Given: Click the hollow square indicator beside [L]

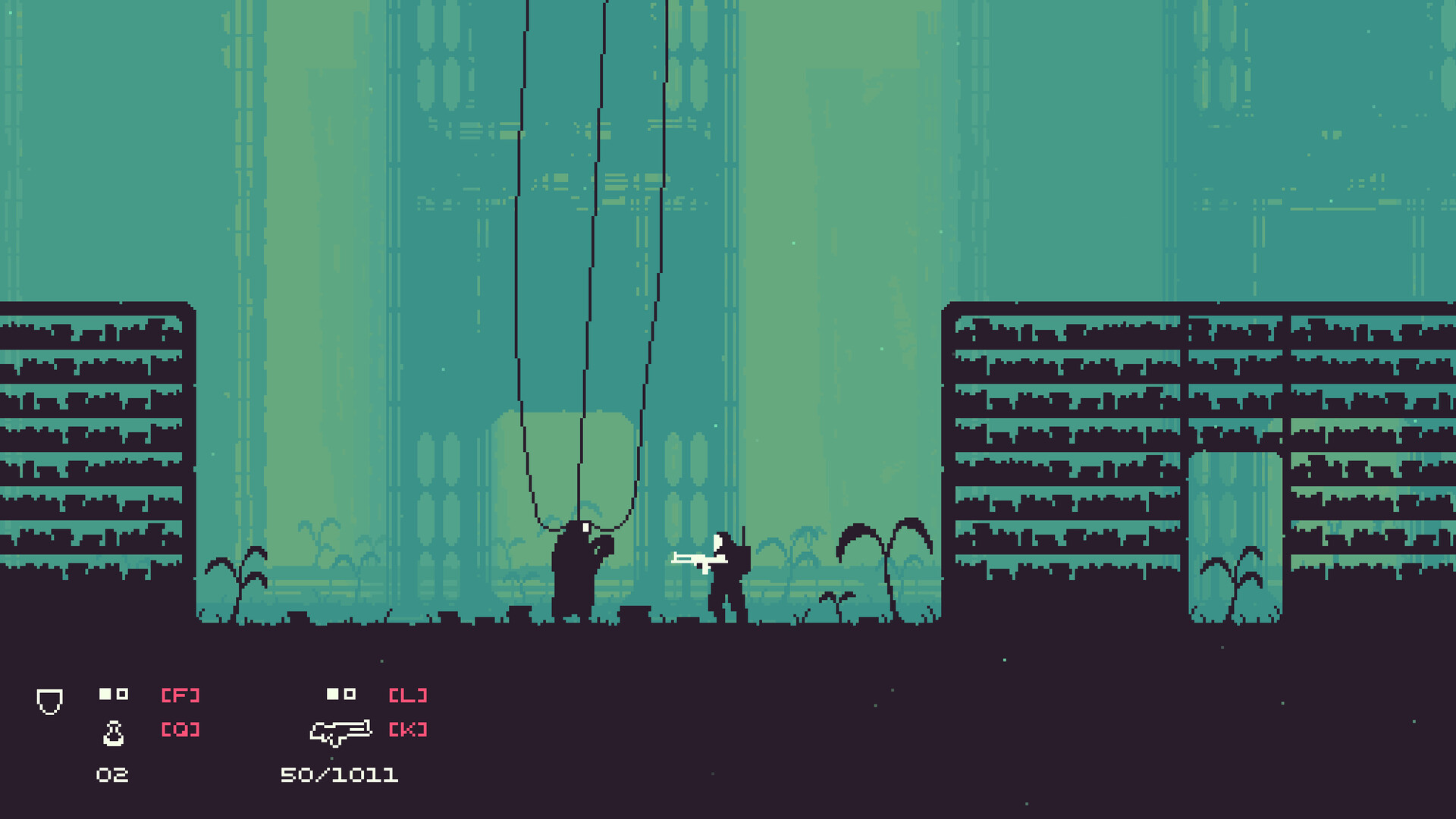Looking at the screenshot, I should point(351,693).
